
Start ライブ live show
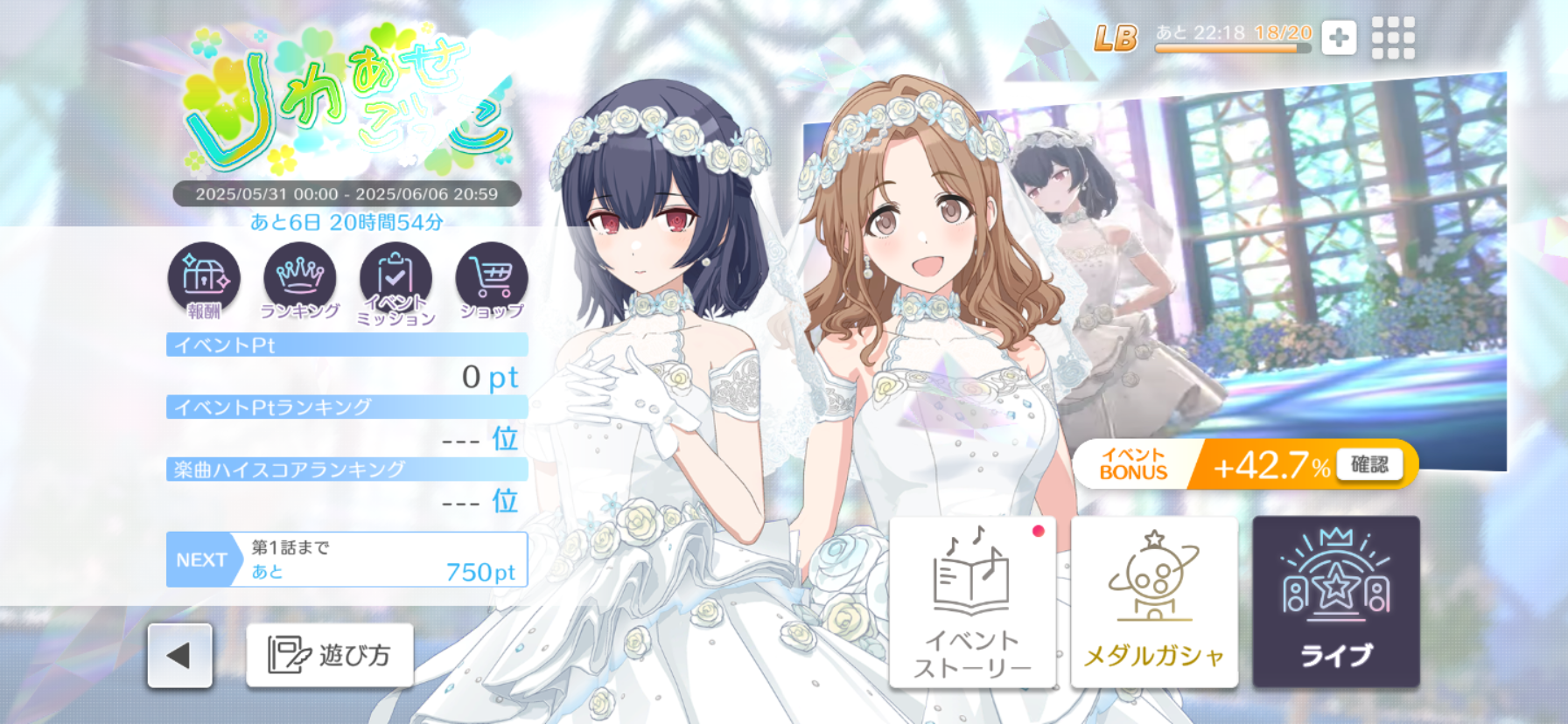(1336, 602)
